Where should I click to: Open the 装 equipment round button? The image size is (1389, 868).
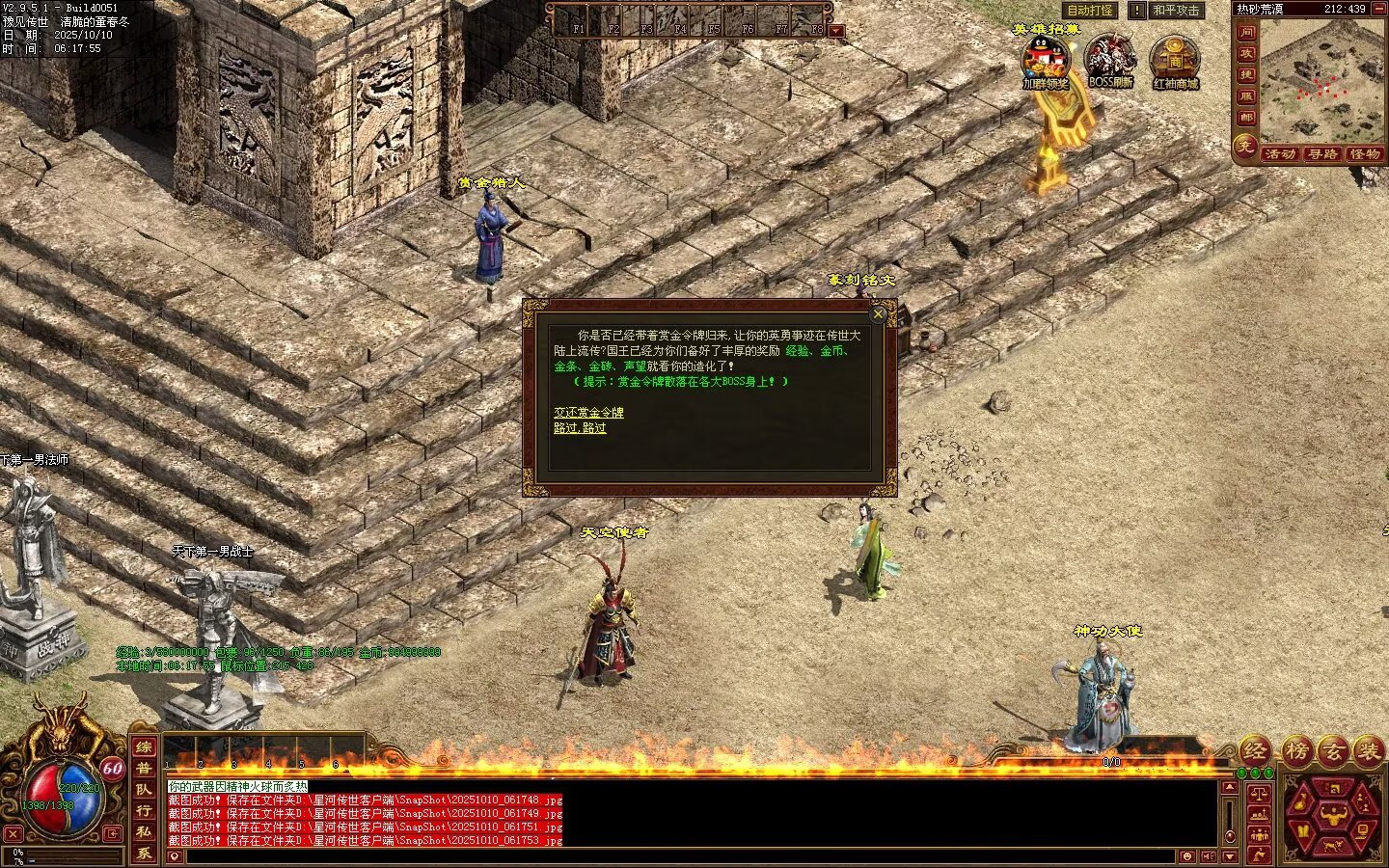(x=1369, y=752)
